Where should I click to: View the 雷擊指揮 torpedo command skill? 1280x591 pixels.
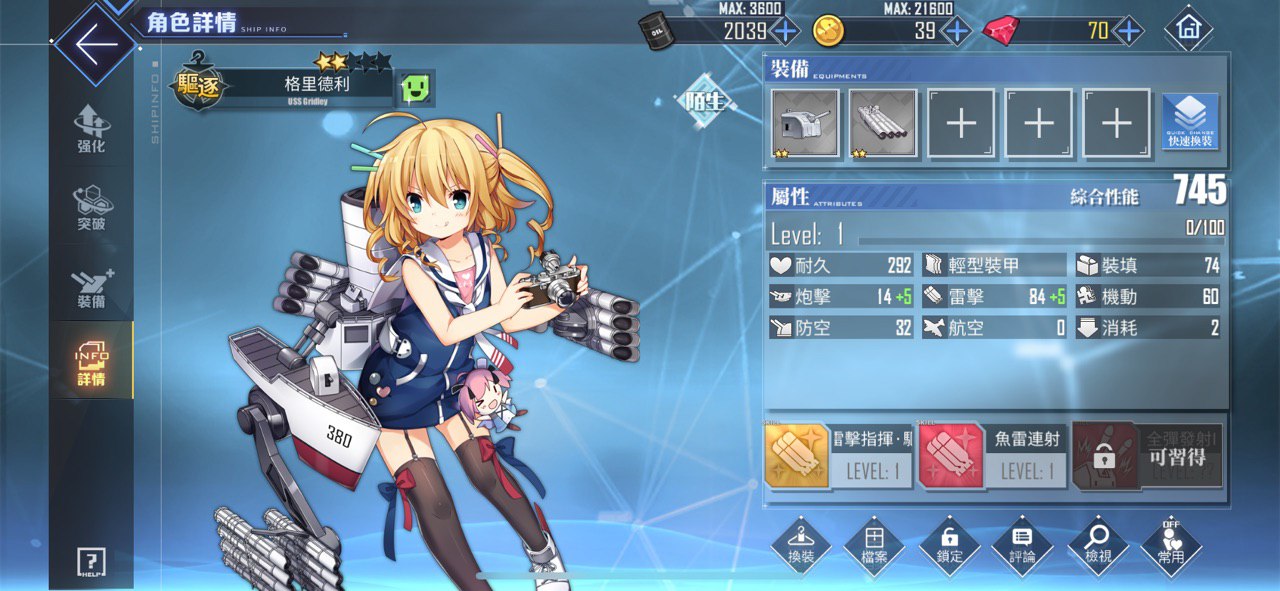click(838, 455)
